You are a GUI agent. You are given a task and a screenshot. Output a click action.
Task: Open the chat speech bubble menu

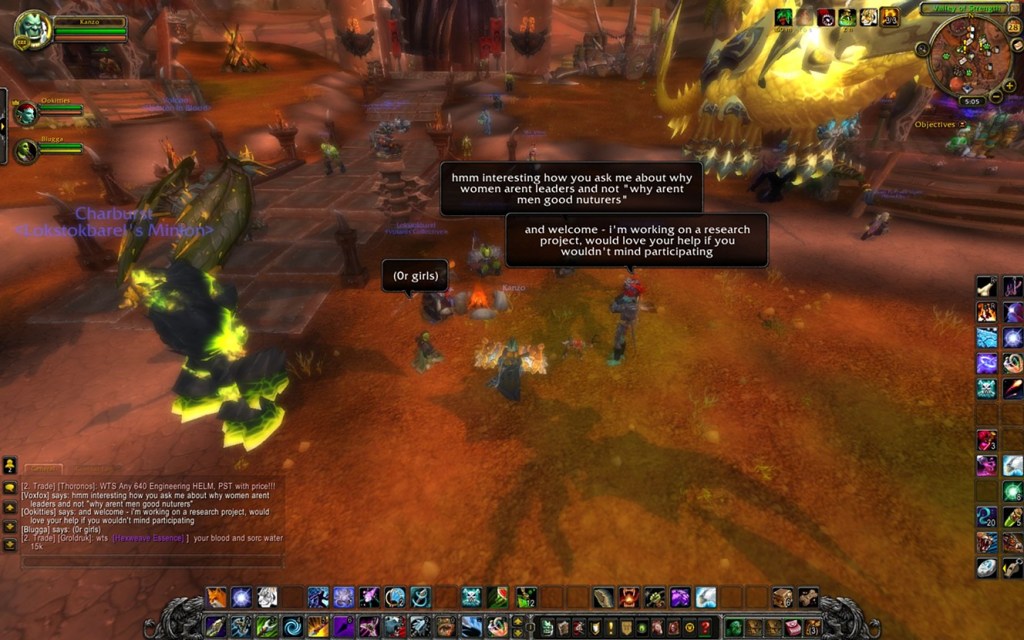9,487
